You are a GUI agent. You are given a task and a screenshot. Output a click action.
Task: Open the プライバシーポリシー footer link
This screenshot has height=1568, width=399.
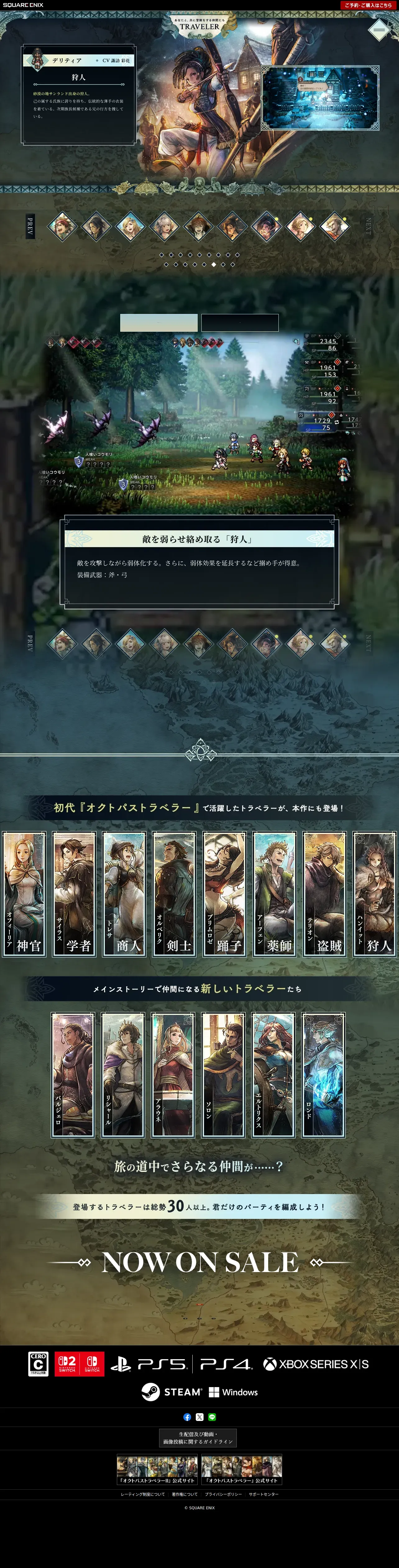[x=223, y=1494]
